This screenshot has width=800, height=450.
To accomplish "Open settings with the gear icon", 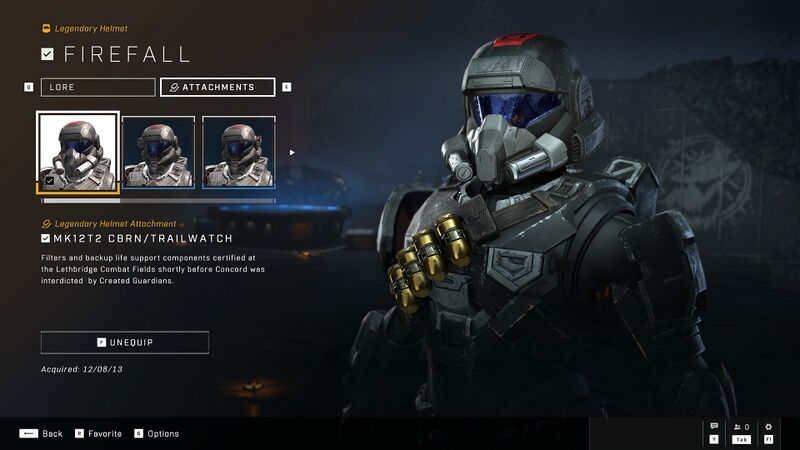I will pyautogui.click(x=768, y=428).
